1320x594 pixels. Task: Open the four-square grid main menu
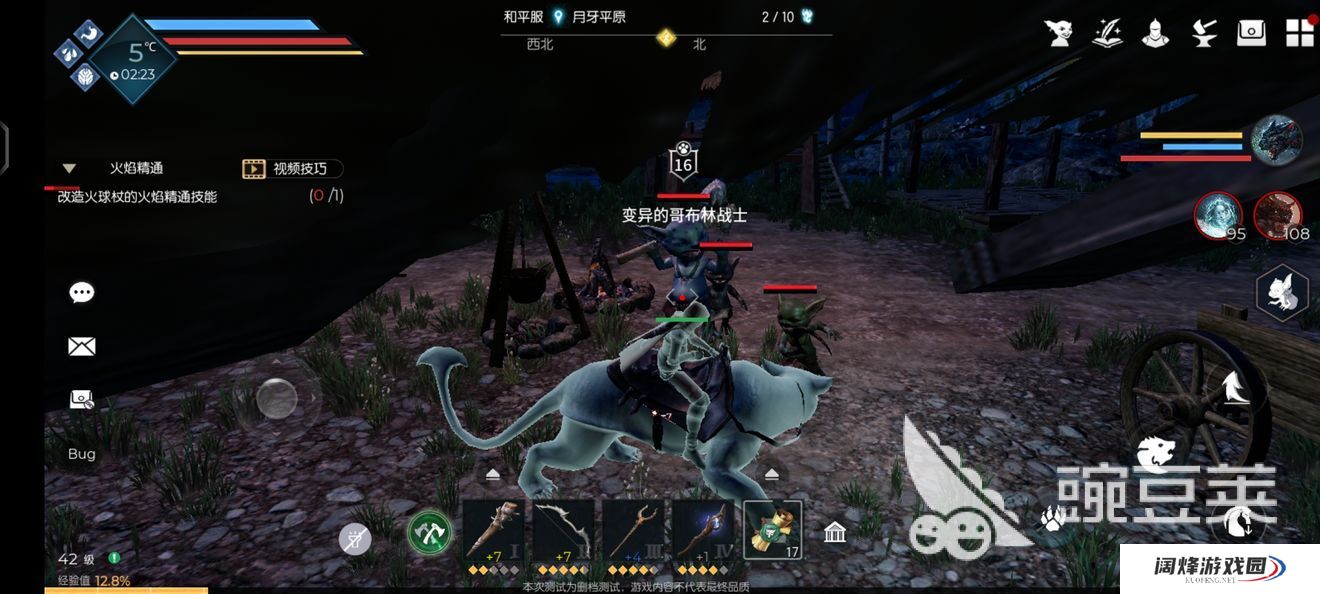click(x=1300, y=33)
